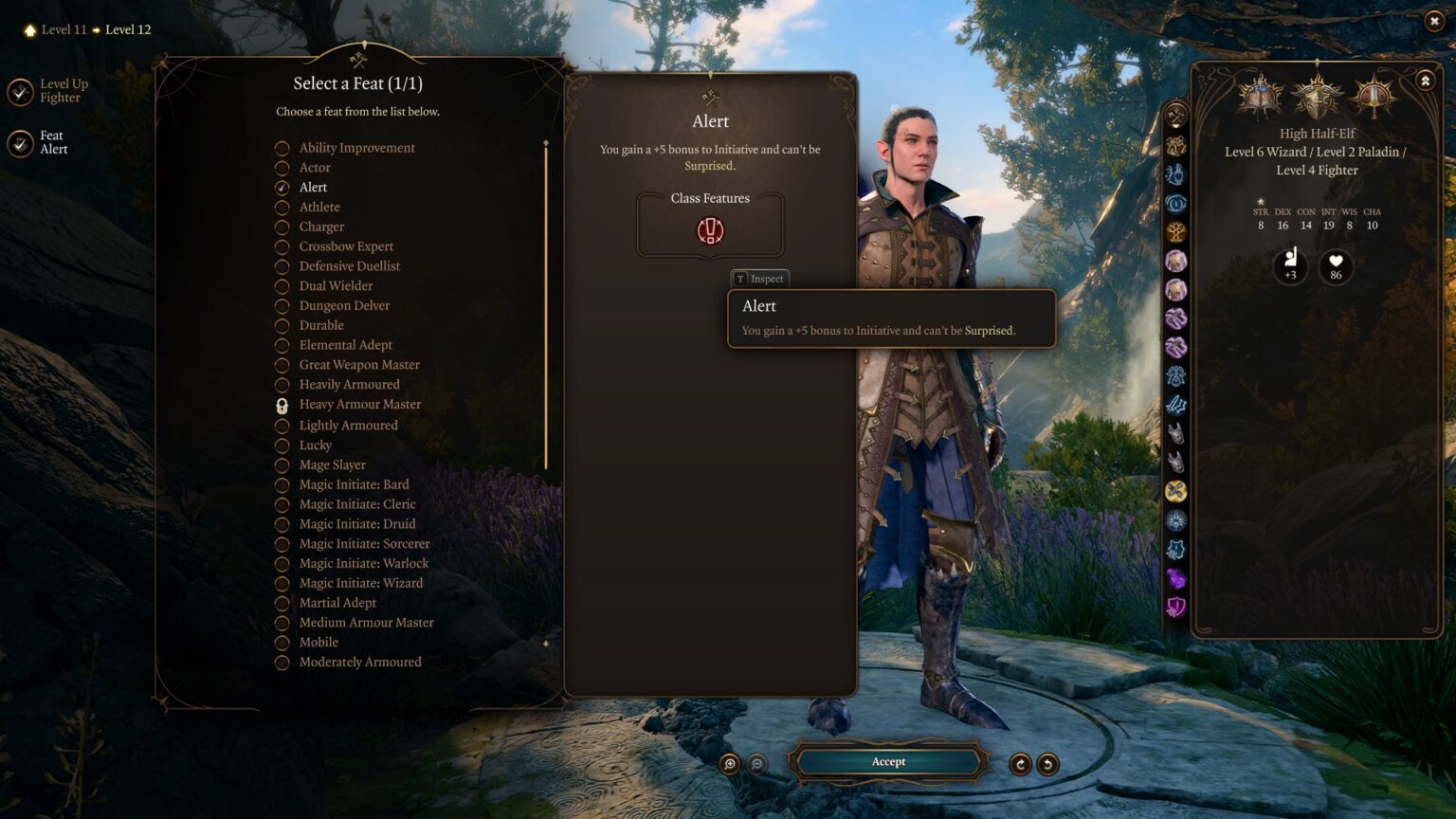Click the redo arrow icon beside Accept
The image size is (1456, 819).
tap(1018, 762)
